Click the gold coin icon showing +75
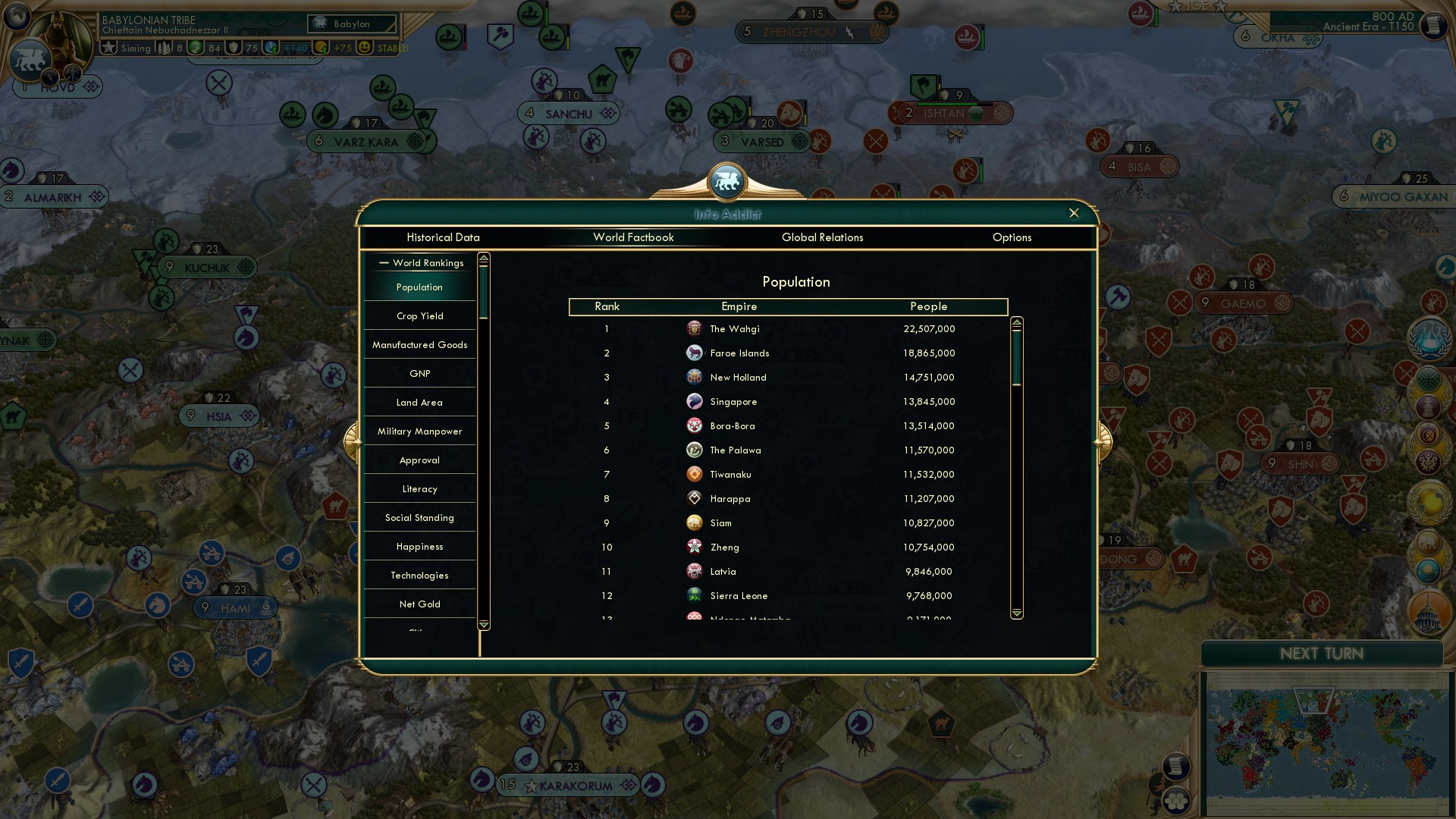Screen dimensions: 1456x819 click(x=323, y=46)
